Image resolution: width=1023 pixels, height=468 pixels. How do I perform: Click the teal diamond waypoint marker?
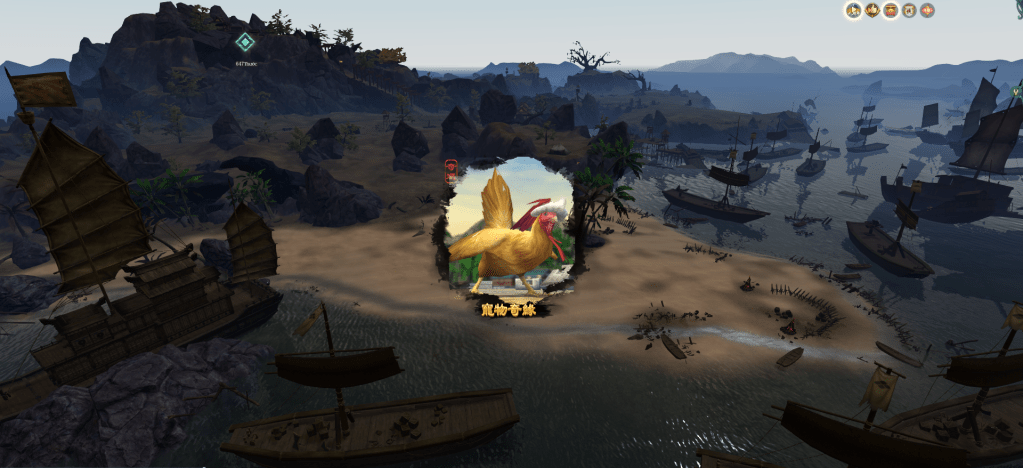point(245,42)
